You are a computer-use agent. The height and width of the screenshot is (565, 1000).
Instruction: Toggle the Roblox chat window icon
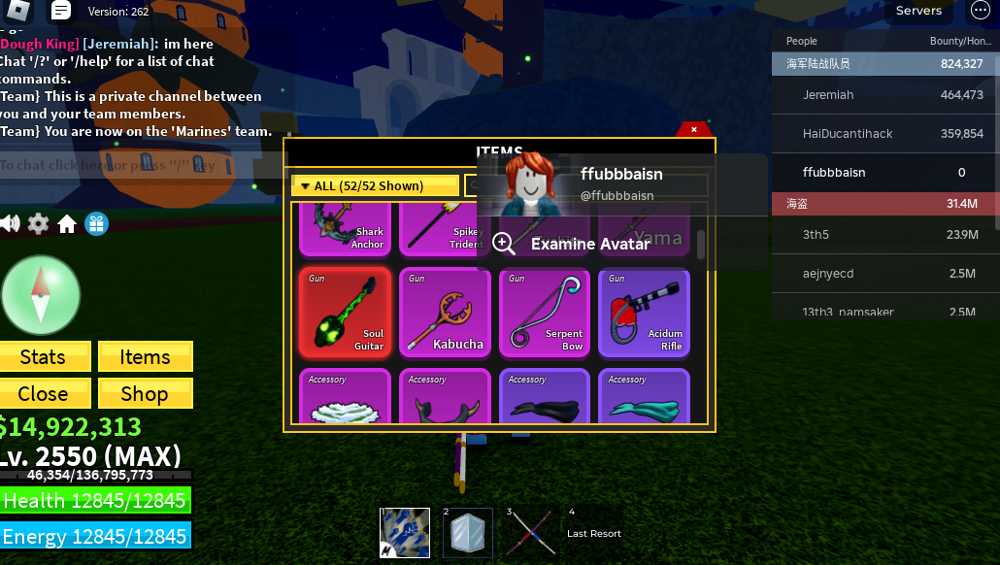point(61,11)
